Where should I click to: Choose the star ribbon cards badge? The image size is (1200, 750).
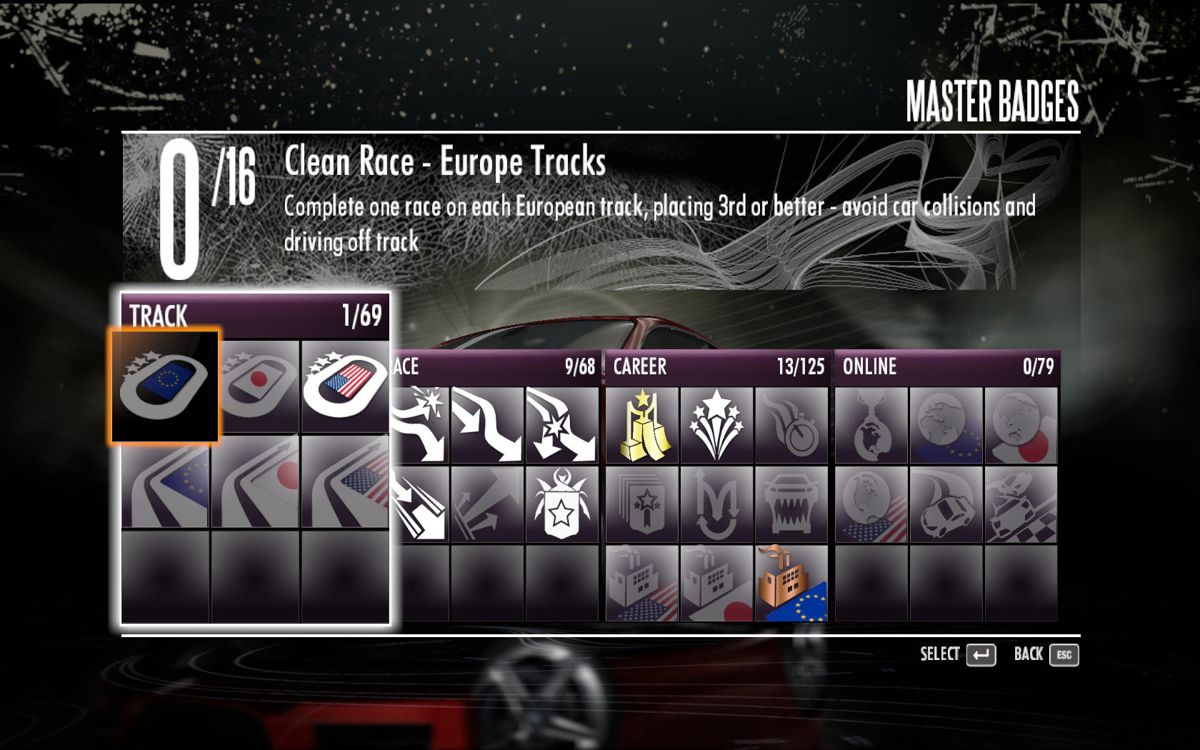(642, 503)
